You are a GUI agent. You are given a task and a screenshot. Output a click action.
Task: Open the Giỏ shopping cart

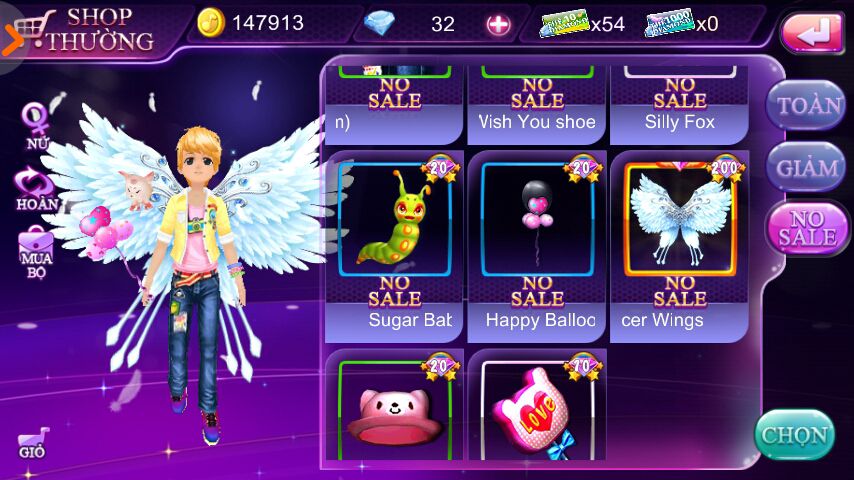tap(32, 442)
